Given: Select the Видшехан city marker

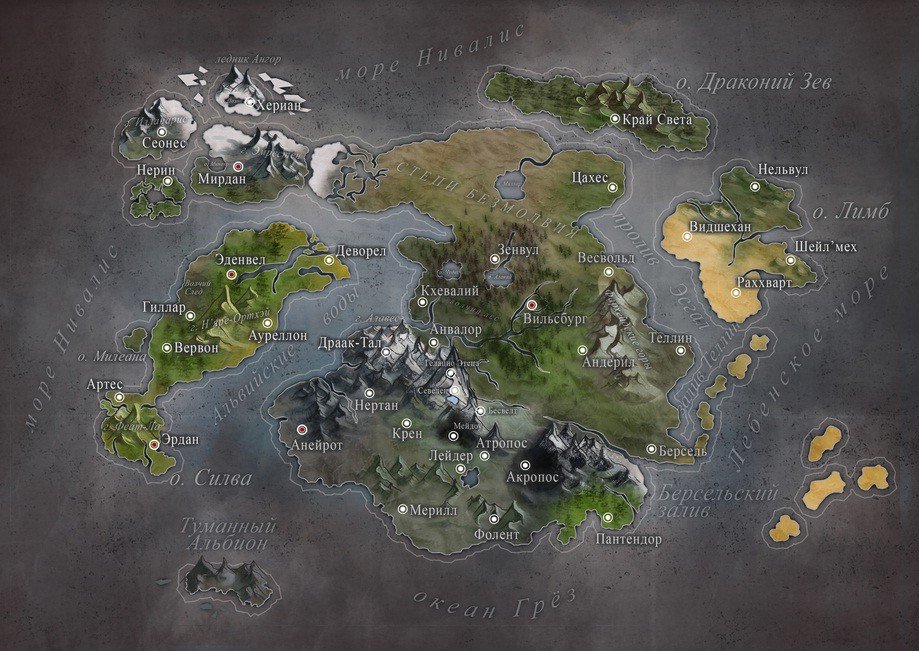Looking at the screenshot, I should click(687, 237).
